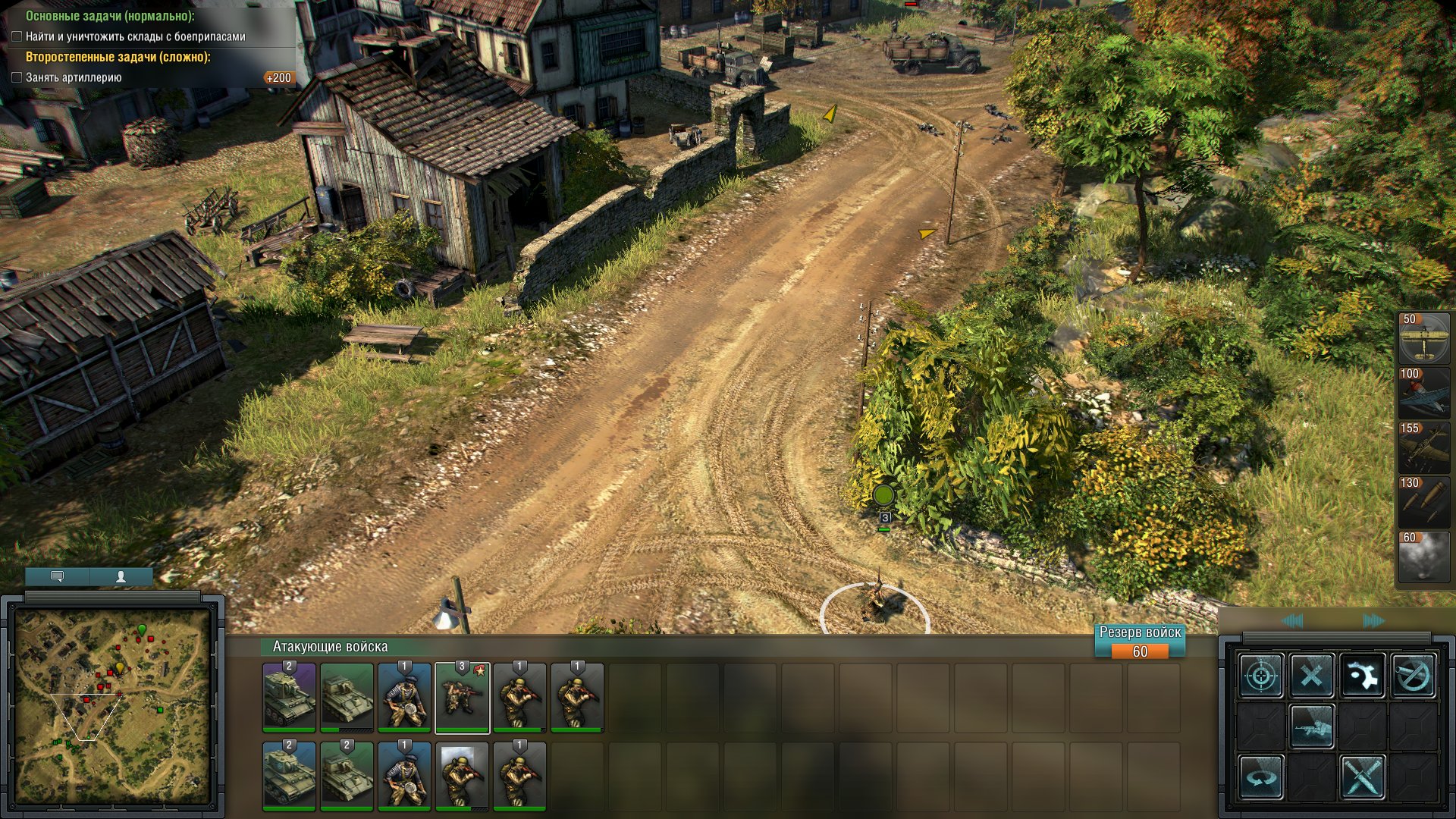Switch to the player silhouette tab

121,577
